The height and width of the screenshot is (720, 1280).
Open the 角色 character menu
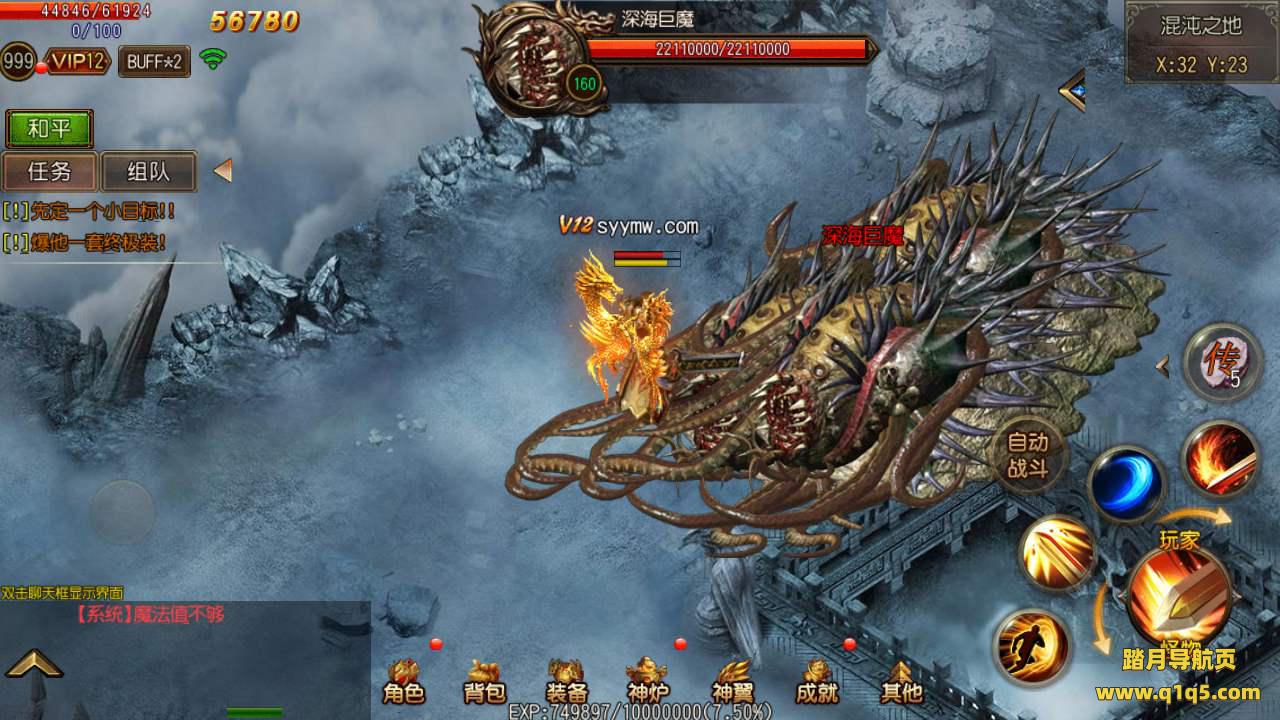pos(404,682)
